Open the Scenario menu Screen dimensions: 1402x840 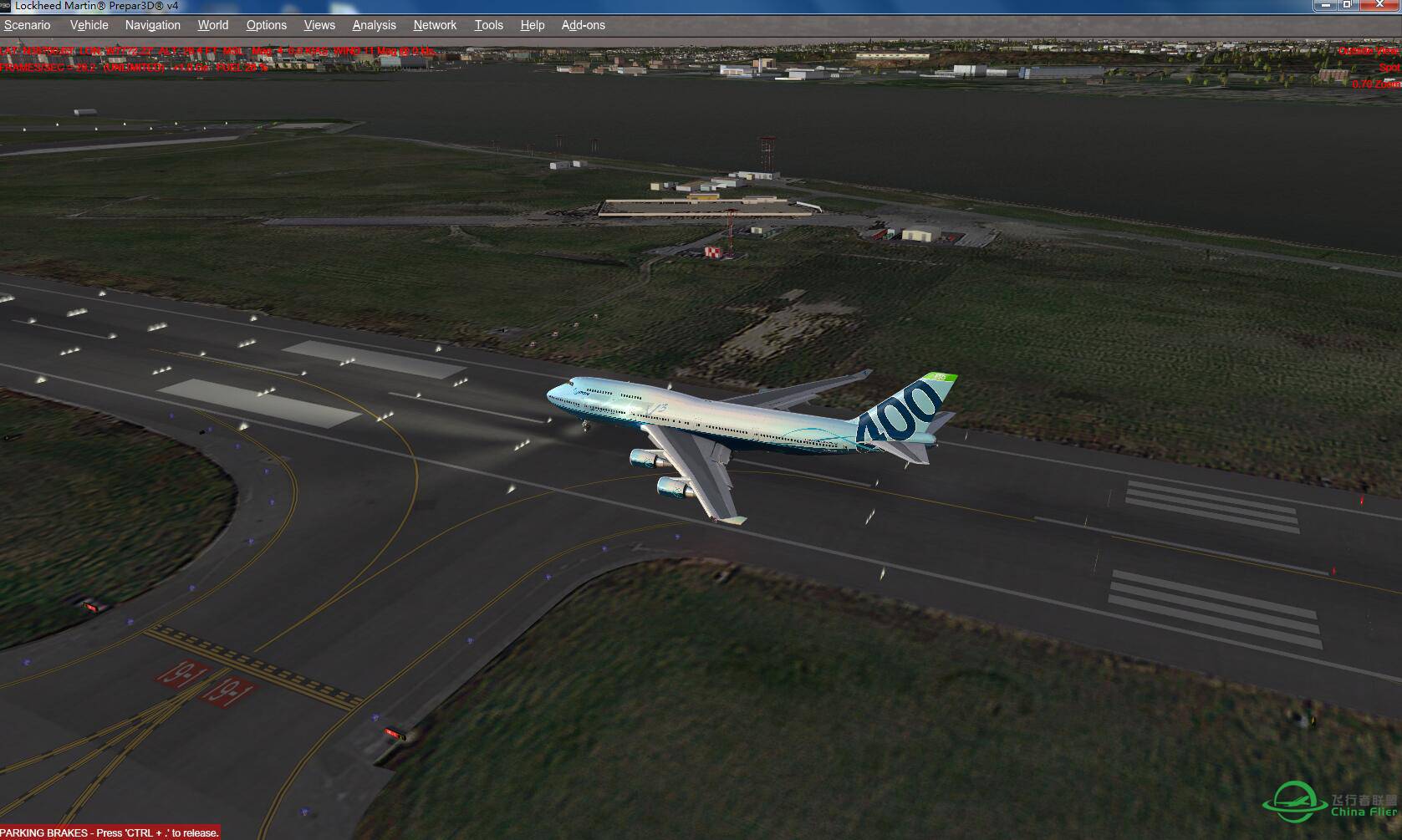[x=27, y=25]
